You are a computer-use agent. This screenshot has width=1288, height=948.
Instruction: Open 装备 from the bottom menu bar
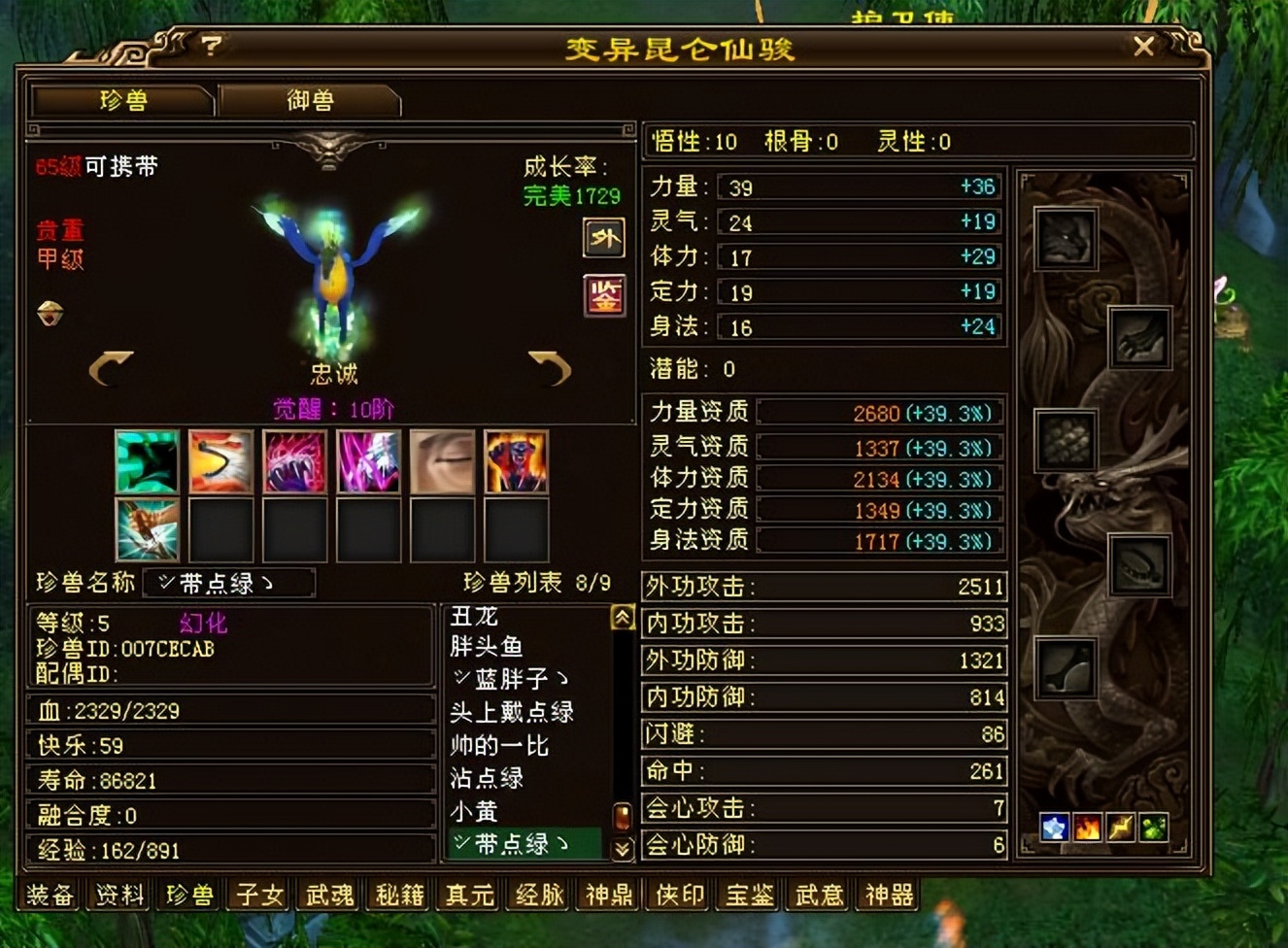(x=49, y=897)
